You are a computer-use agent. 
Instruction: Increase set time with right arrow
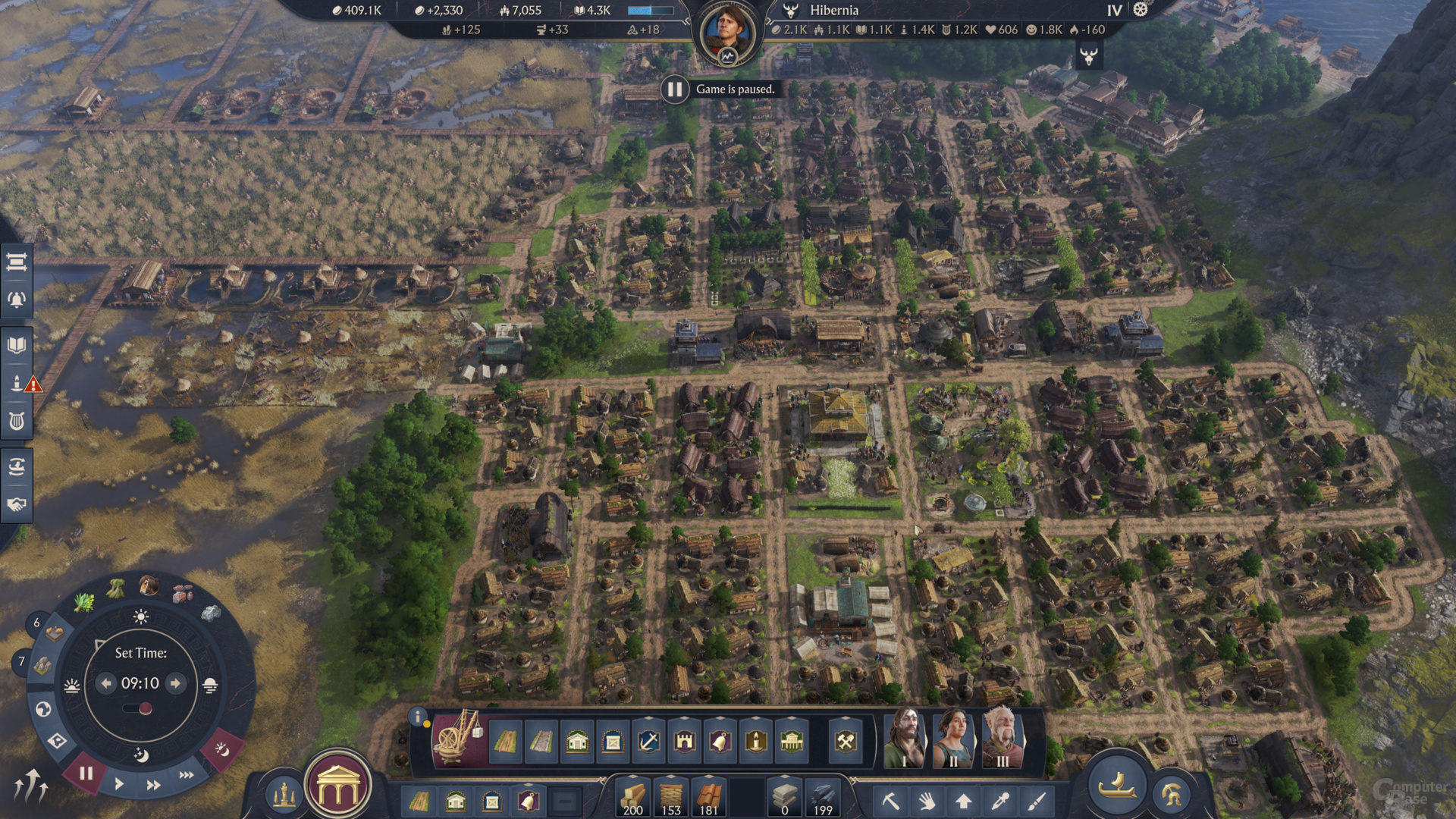tap(175, 683)
